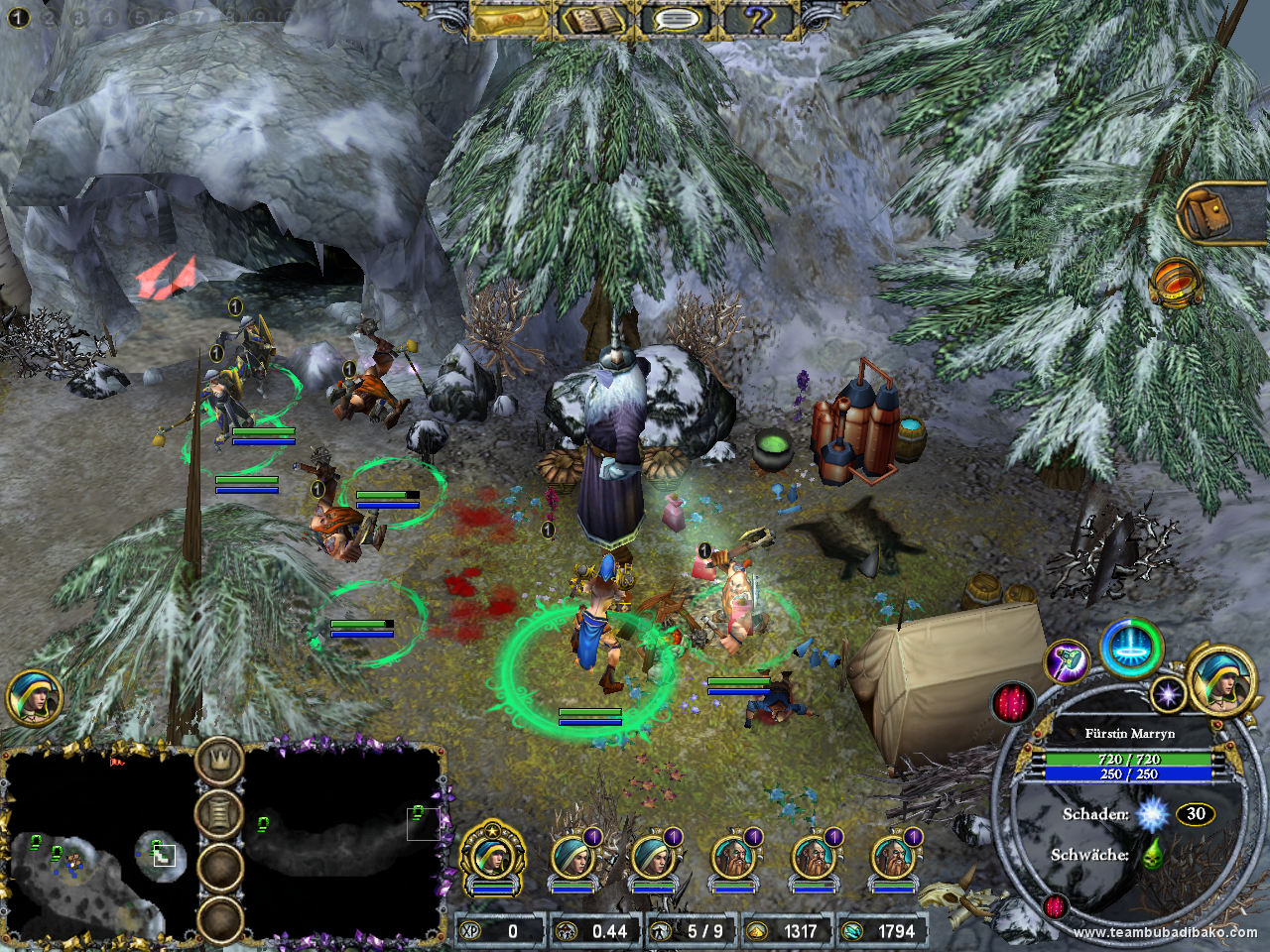Click the www.teambubadibako.com link
Screen dimensions: 1270x952
(x=1167, y=932)
